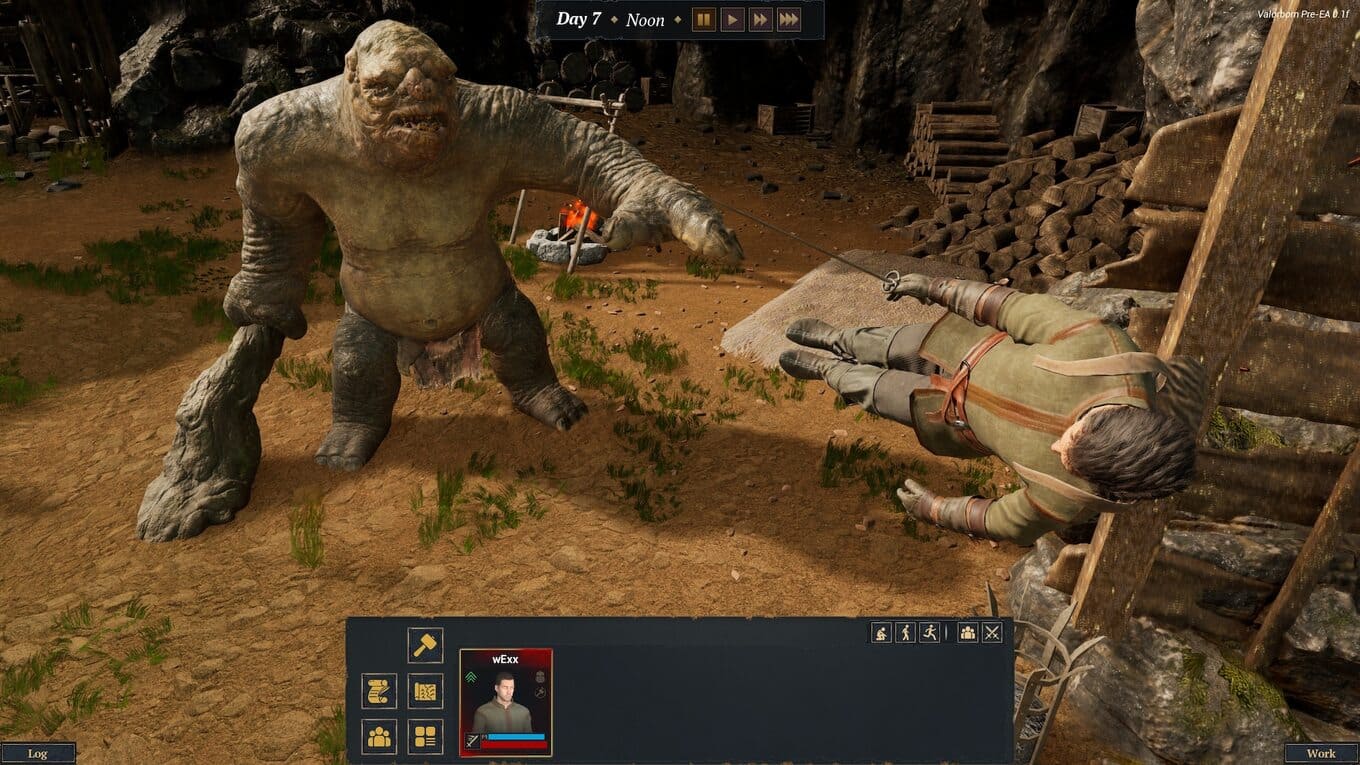Open the Work panel

[x=1321, y=754]
